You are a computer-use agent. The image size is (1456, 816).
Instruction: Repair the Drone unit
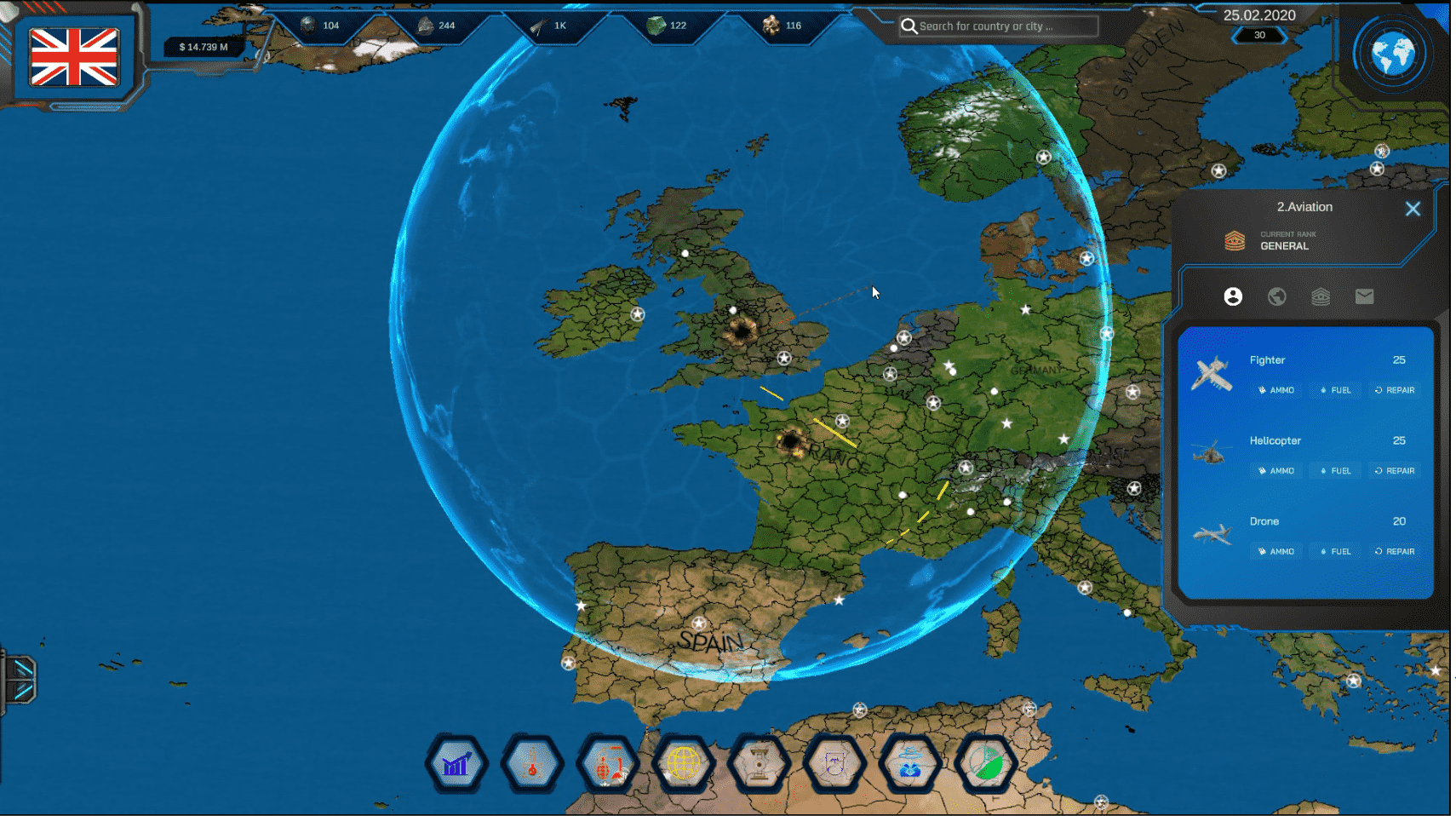point(1395,552)
